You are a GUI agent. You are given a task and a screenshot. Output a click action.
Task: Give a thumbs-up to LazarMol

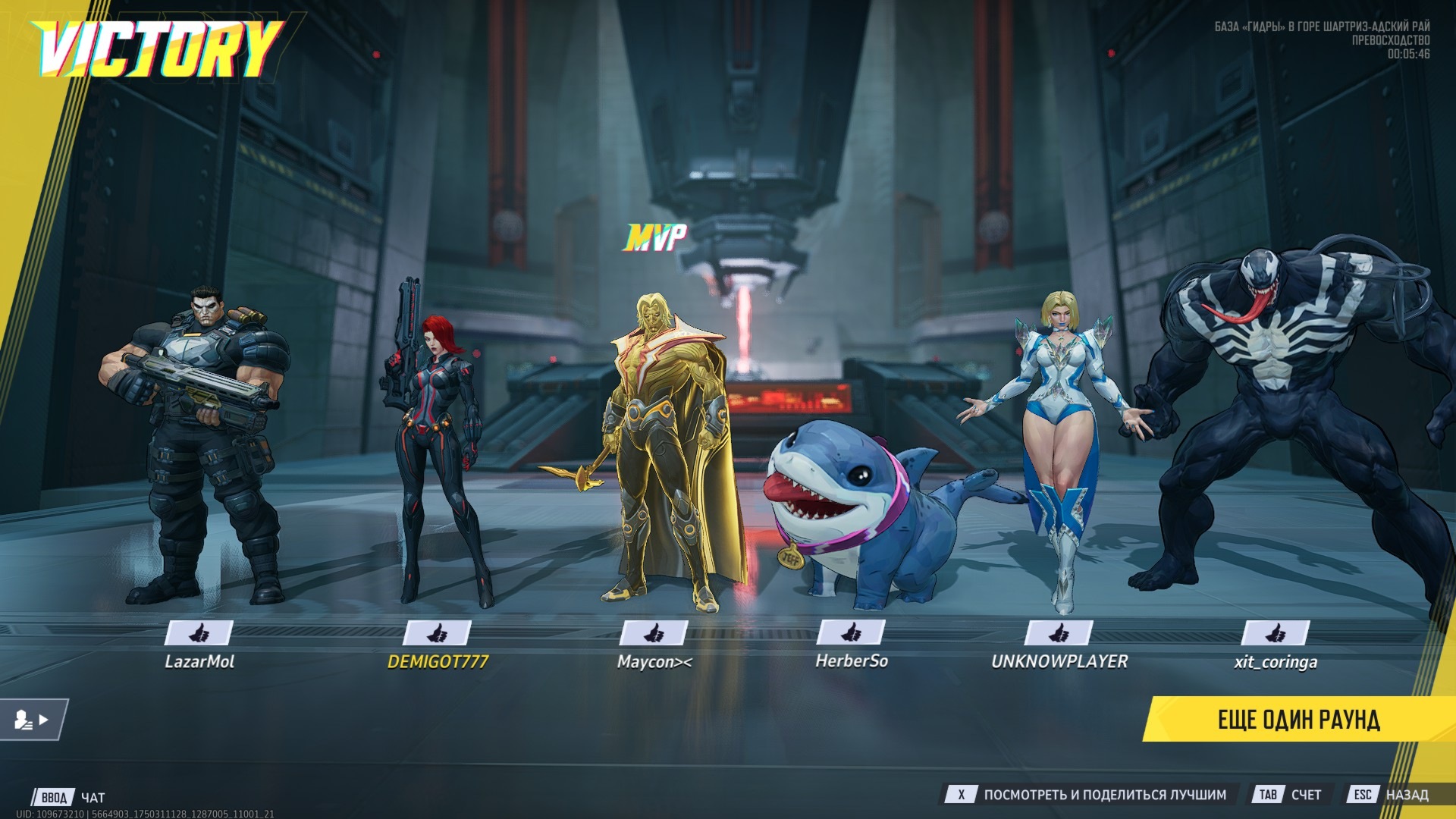199,632
